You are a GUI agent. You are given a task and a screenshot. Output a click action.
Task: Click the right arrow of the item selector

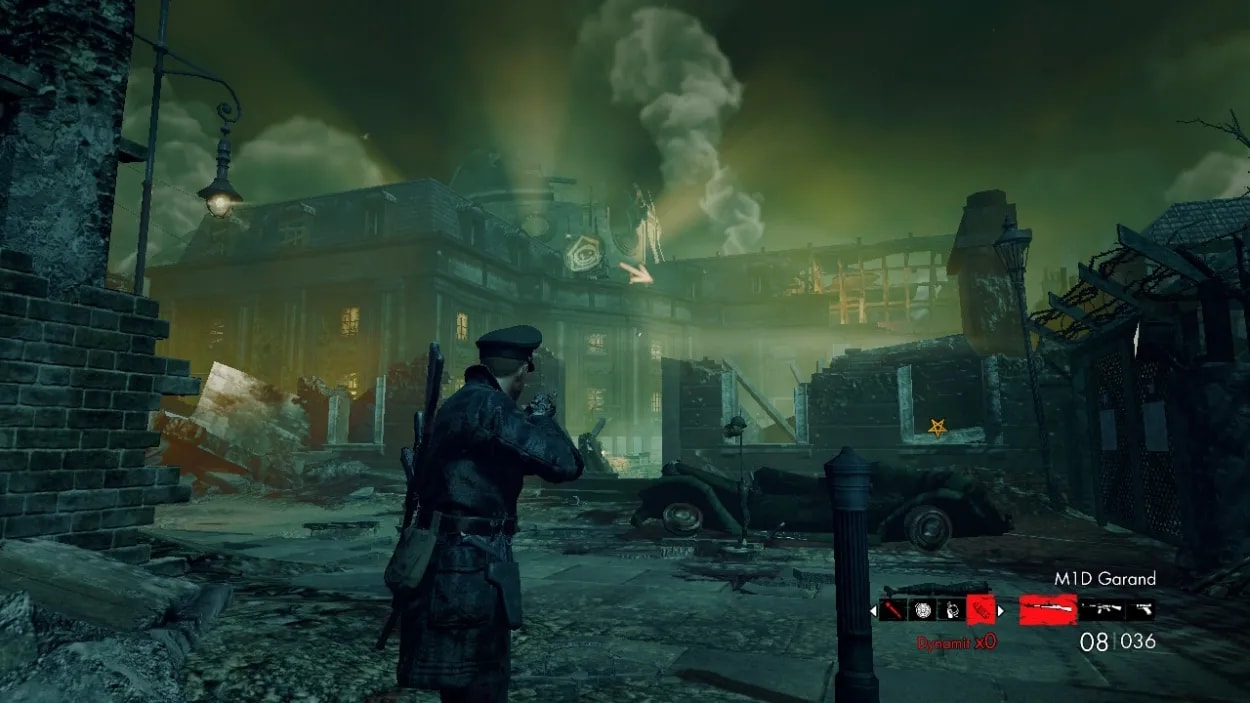[x=1001, y=609]
